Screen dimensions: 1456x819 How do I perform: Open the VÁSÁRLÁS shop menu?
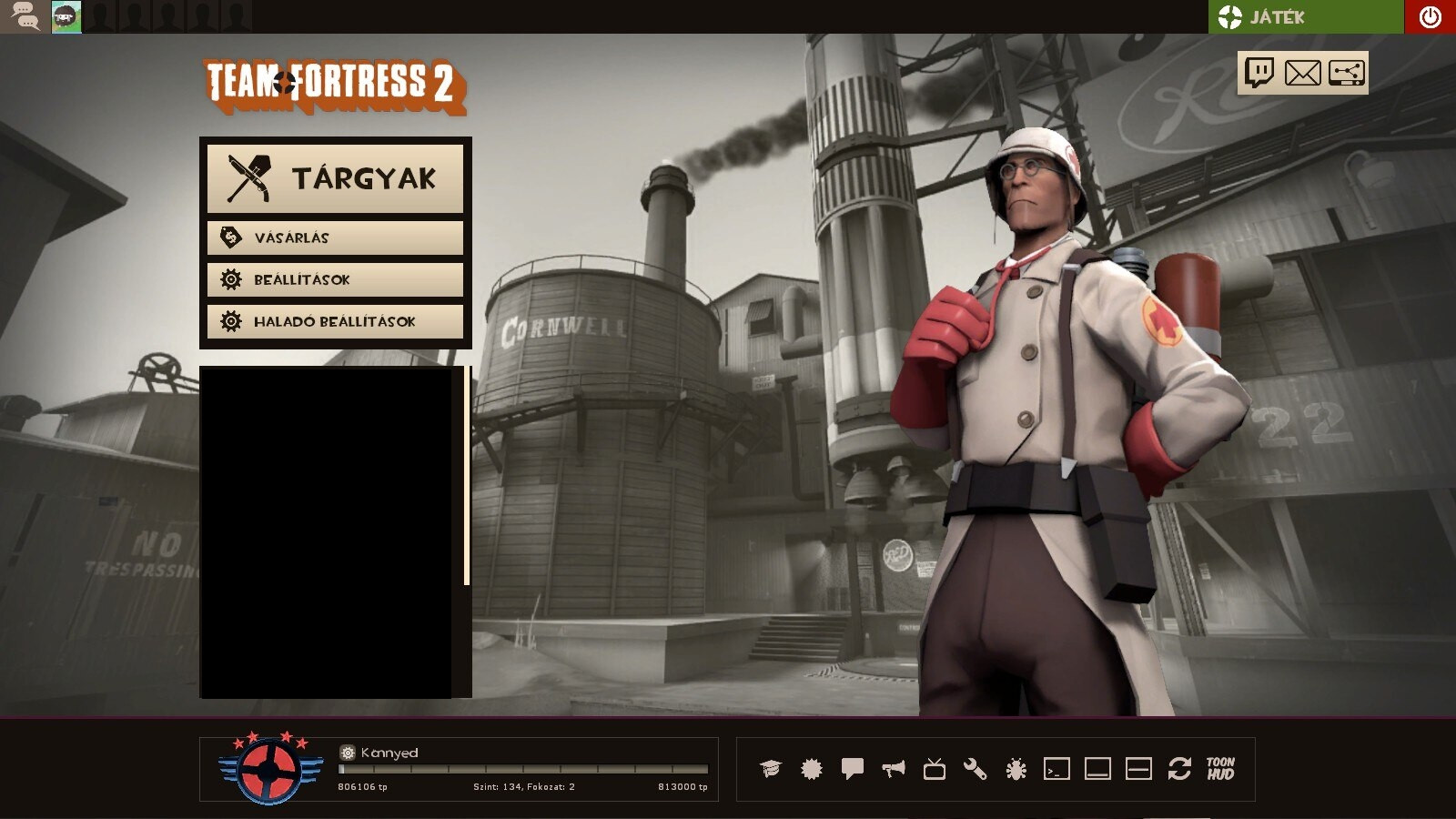click(335, 238)
